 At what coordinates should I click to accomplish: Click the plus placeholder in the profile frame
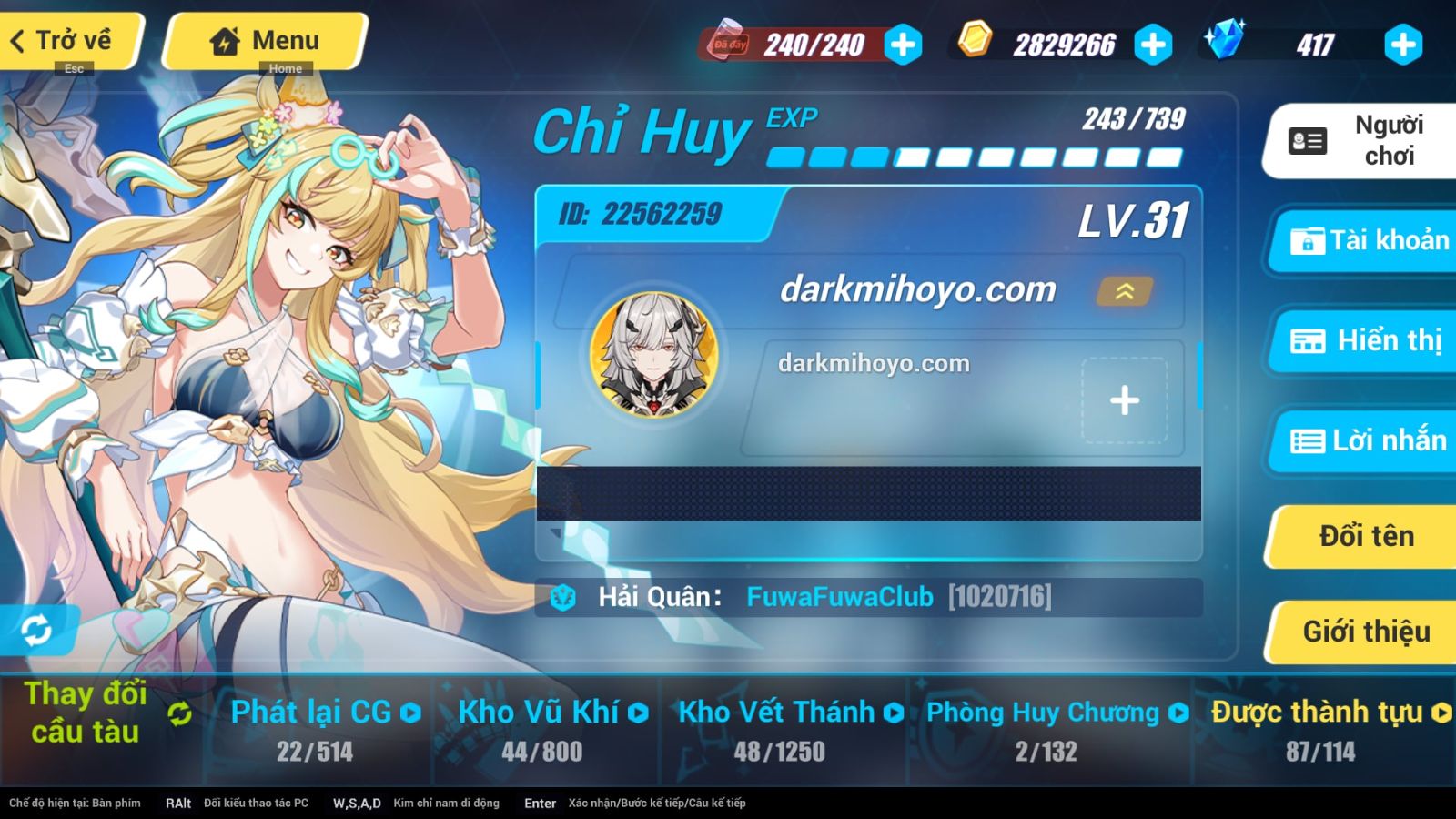click(x=1126, y=398)
